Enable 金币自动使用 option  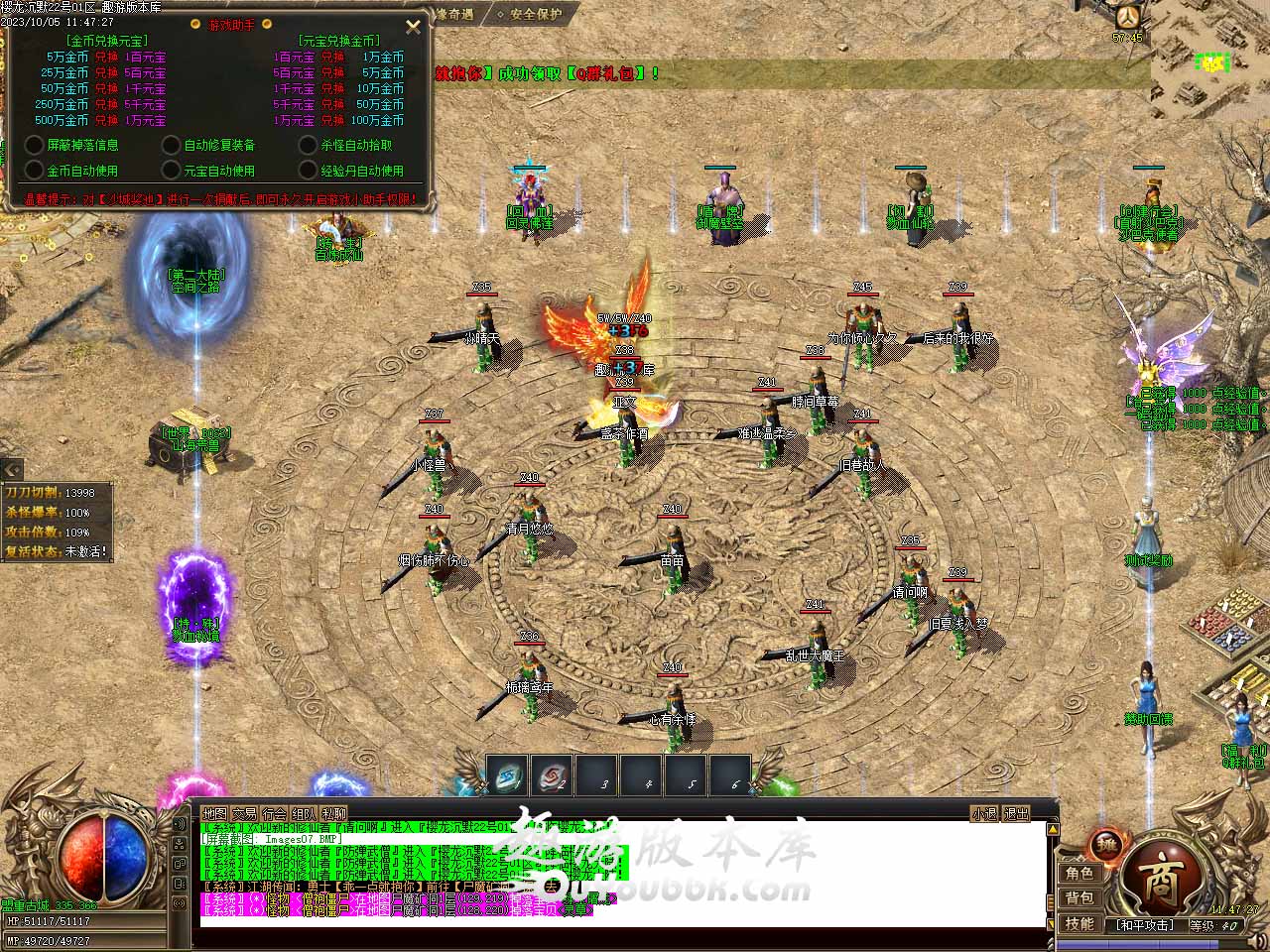coord(35,171)
